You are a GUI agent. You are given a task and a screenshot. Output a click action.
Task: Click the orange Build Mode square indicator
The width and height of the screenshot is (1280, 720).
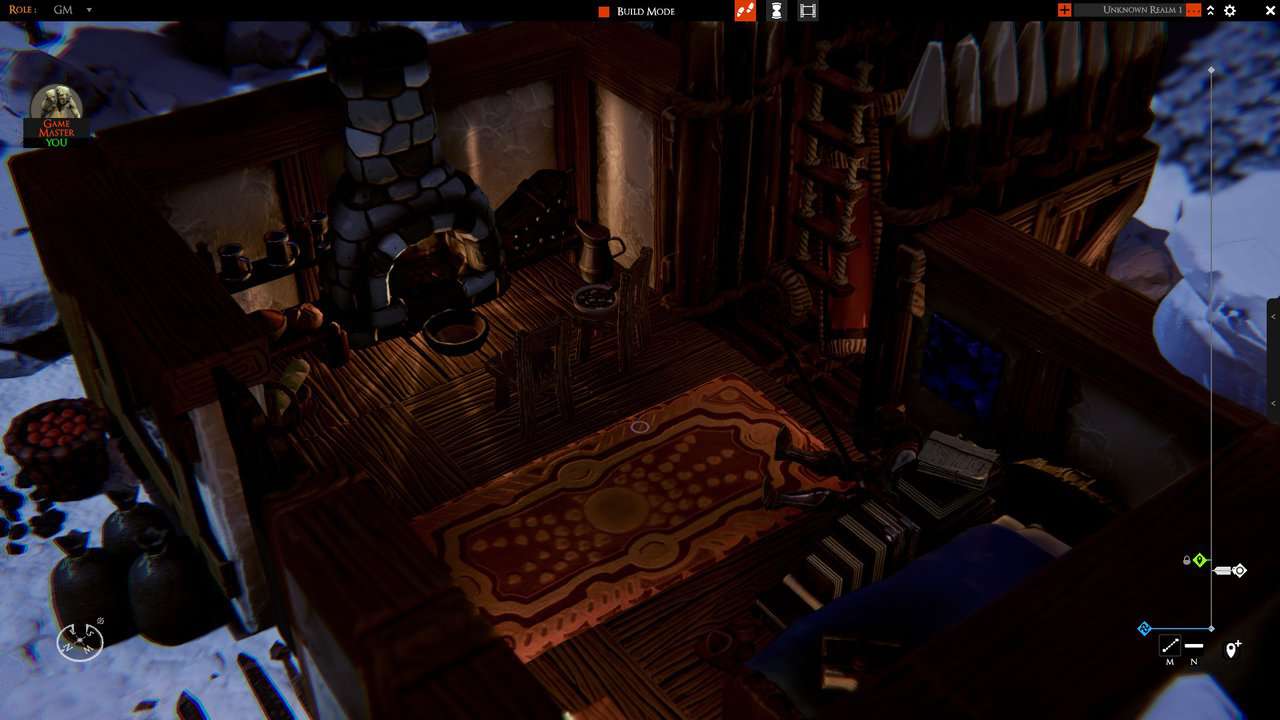(602, 11)
